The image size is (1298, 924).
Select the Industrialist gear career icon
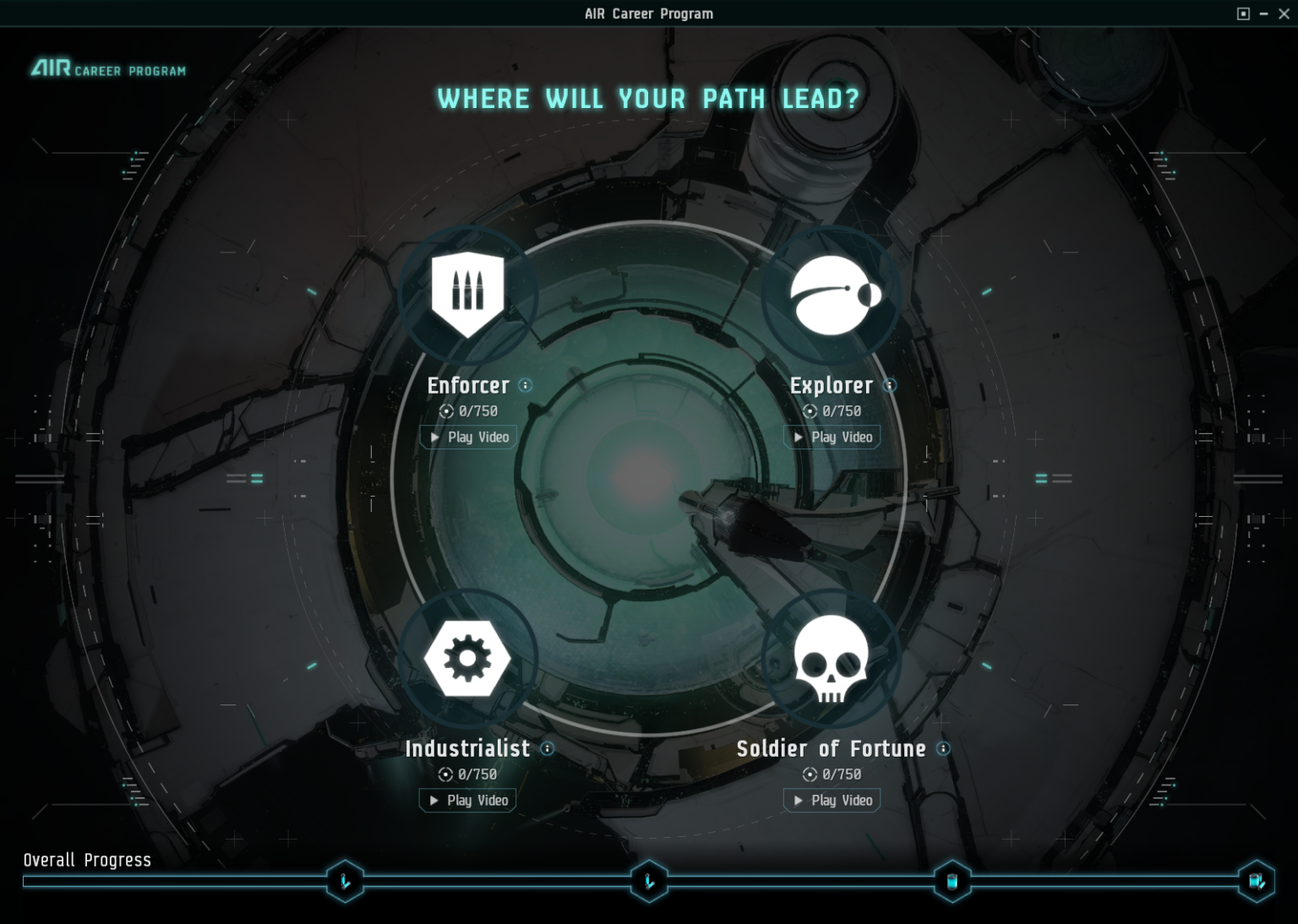[x=468, y=656]
